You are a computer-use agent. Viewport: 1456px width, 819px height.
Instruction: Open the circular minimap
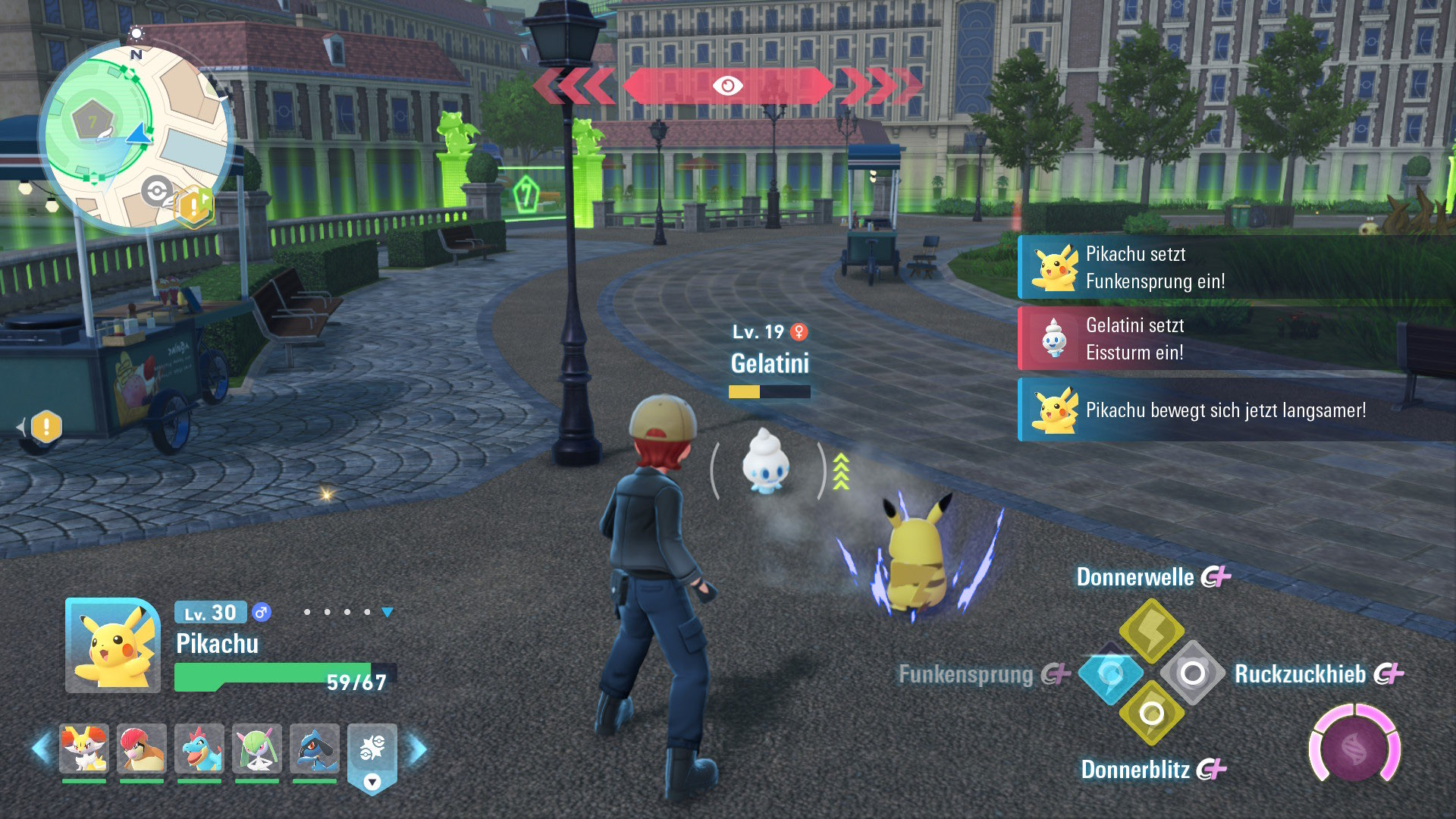tap(135, 136)
